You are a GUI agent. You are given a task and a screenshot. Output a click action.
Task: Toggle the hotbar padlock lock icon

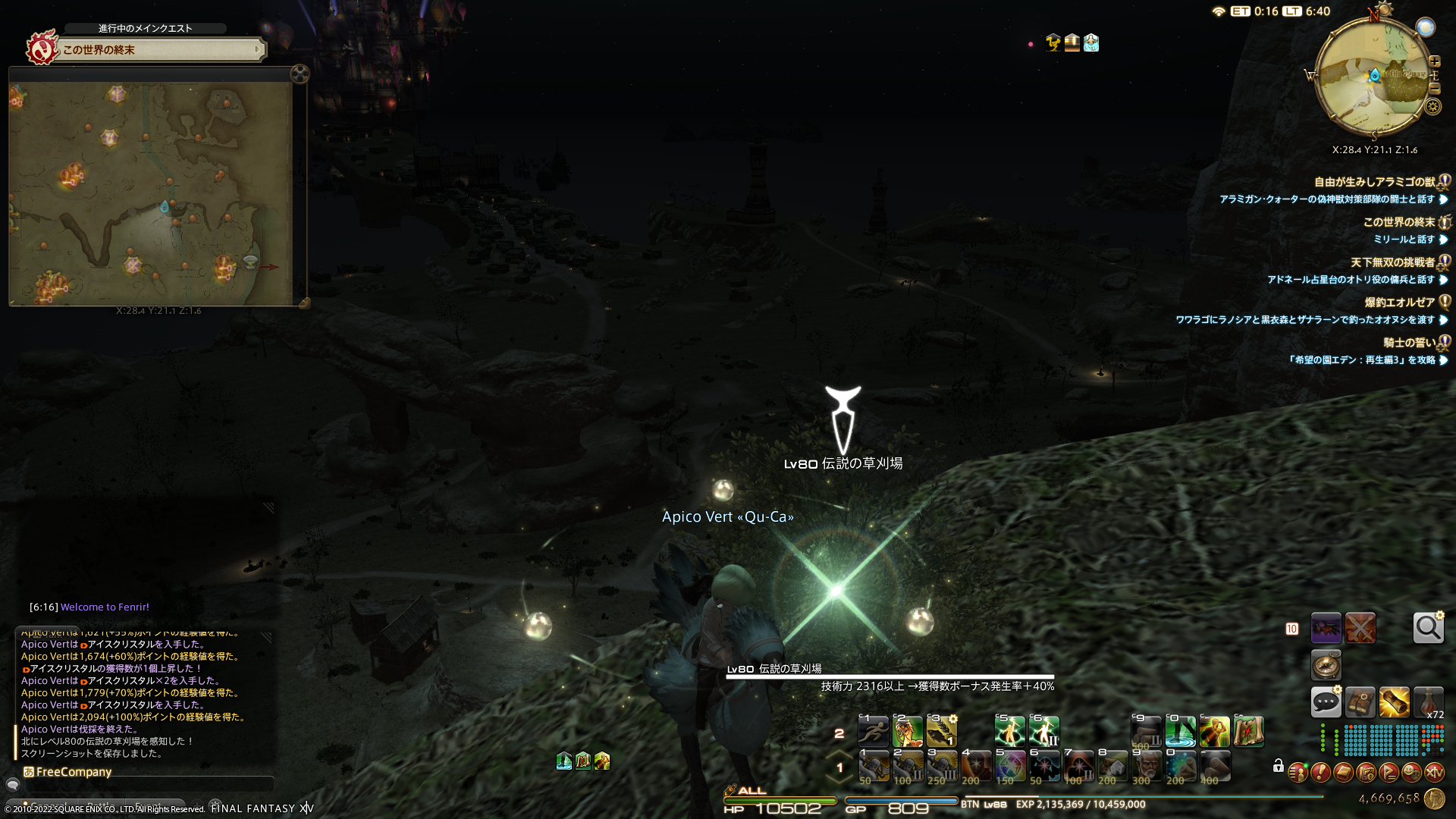[x=1278, y=766]
